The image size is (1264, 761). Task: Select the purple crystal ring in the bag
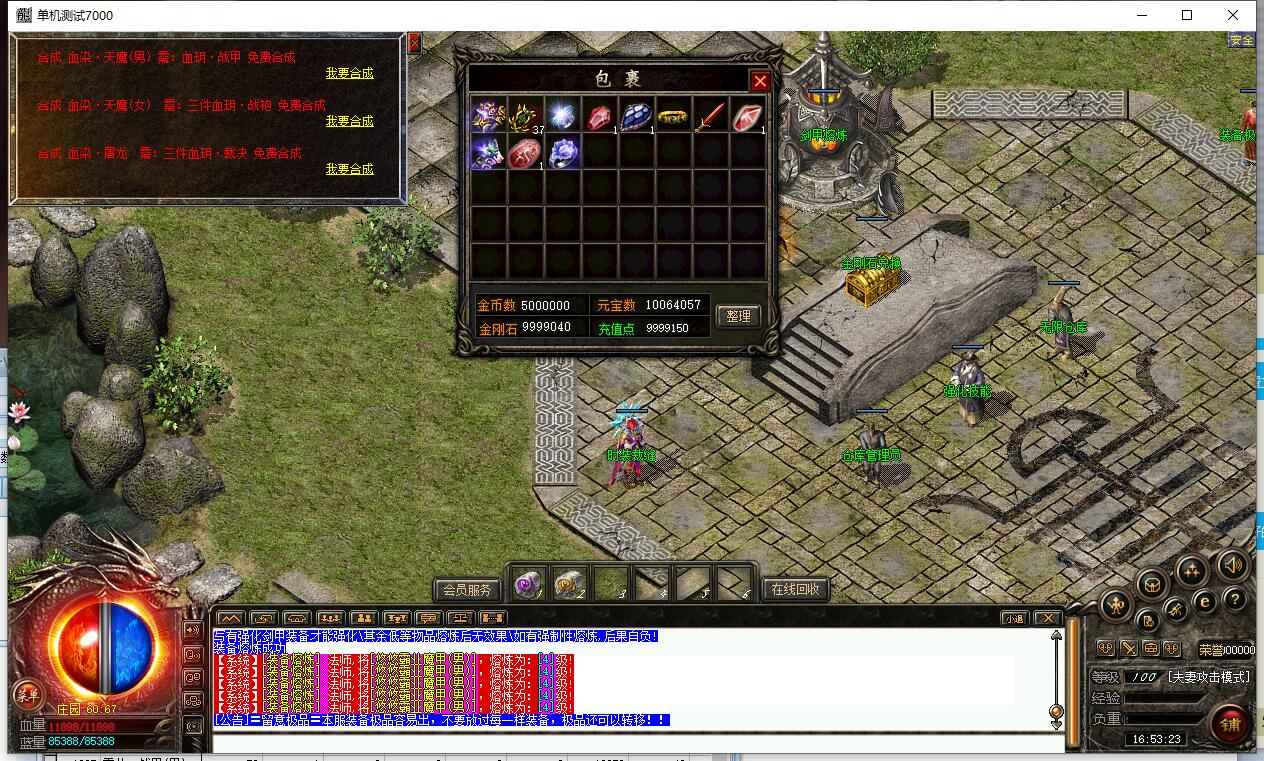click(563, 153)
